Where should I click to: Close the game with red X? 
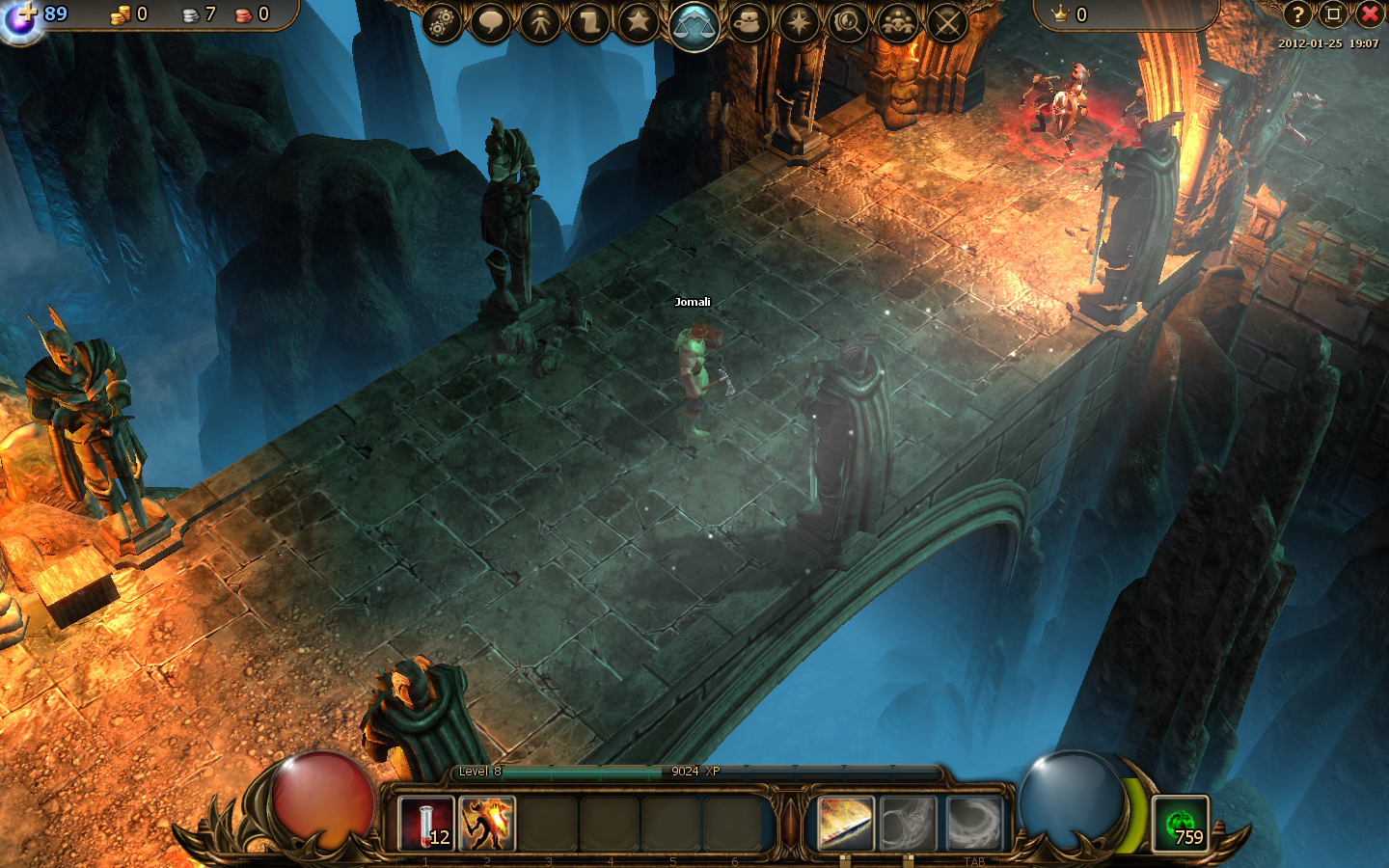[1370, 14]
